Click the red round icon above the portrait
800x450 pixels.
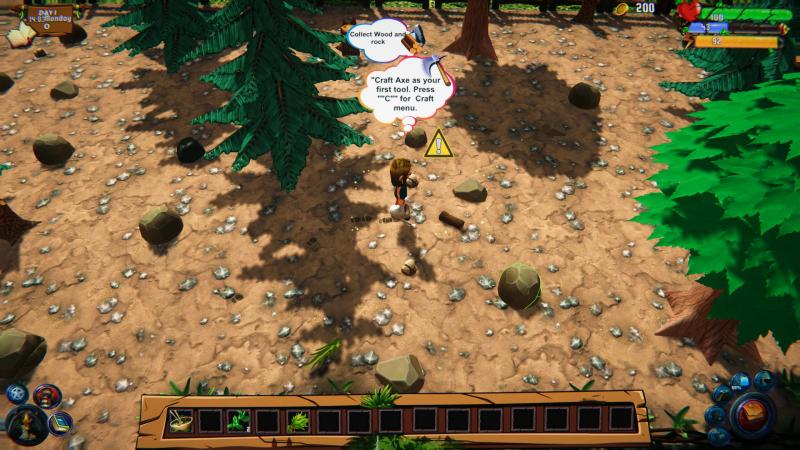46,396
